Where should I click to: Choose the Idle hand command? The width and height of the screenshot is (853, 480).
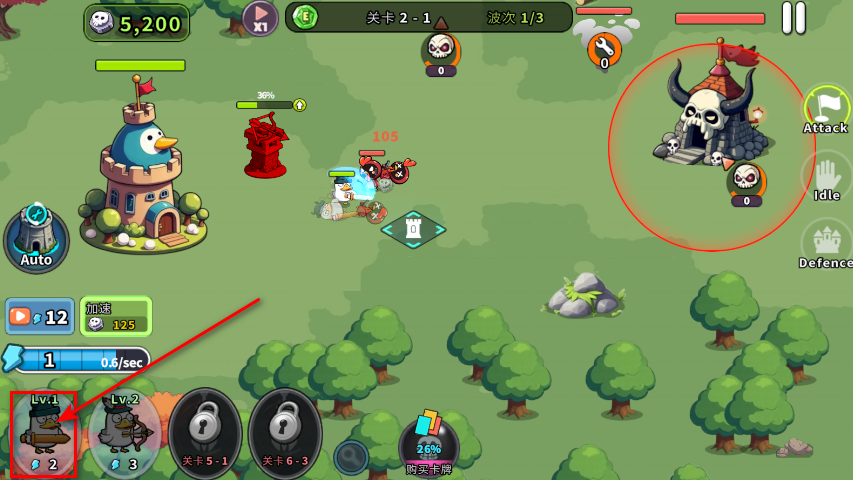coord(826,177)
